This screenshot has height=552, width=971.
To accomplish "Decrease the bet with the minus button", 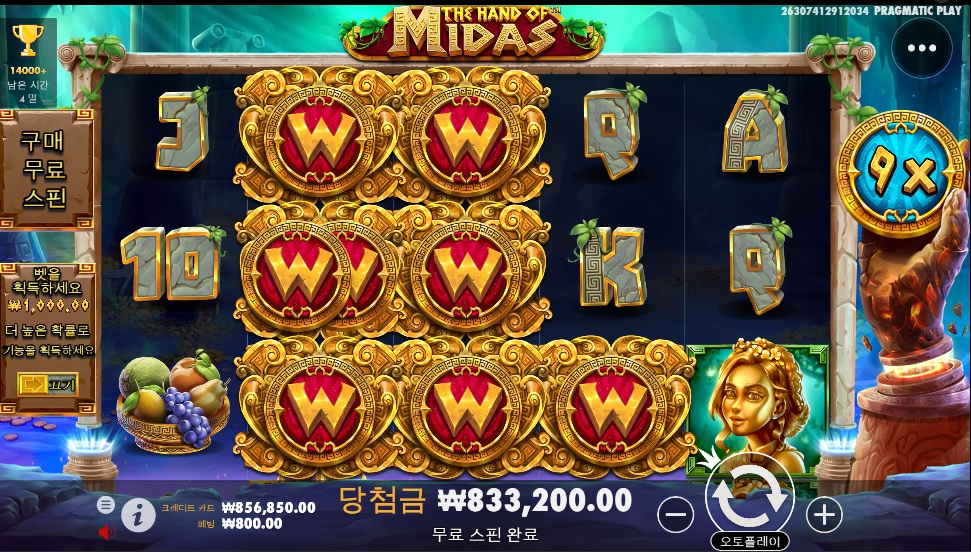I will tap(676, 514).
